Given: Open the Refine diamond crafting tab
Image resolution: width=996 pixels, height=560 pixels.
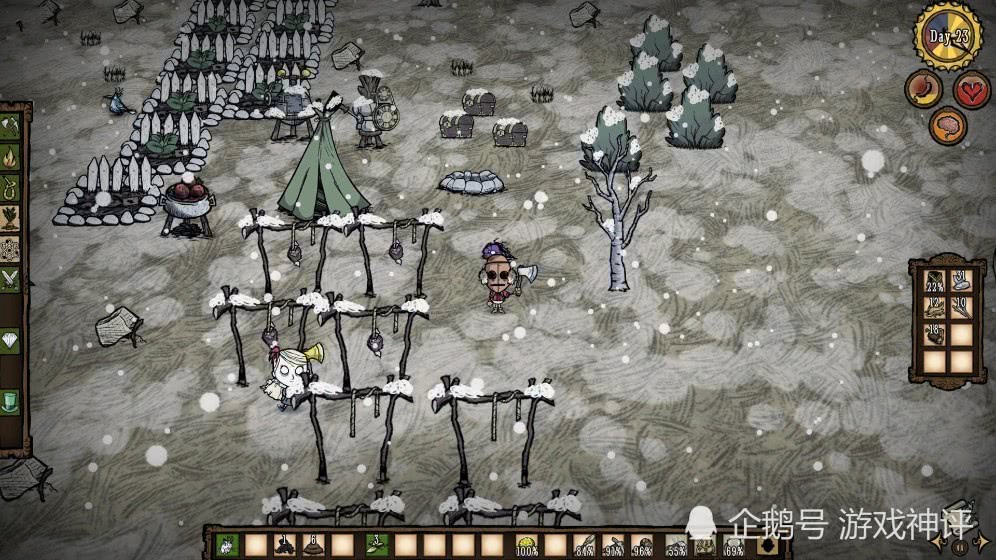Looking at the screenshot, I should (11, 340).
